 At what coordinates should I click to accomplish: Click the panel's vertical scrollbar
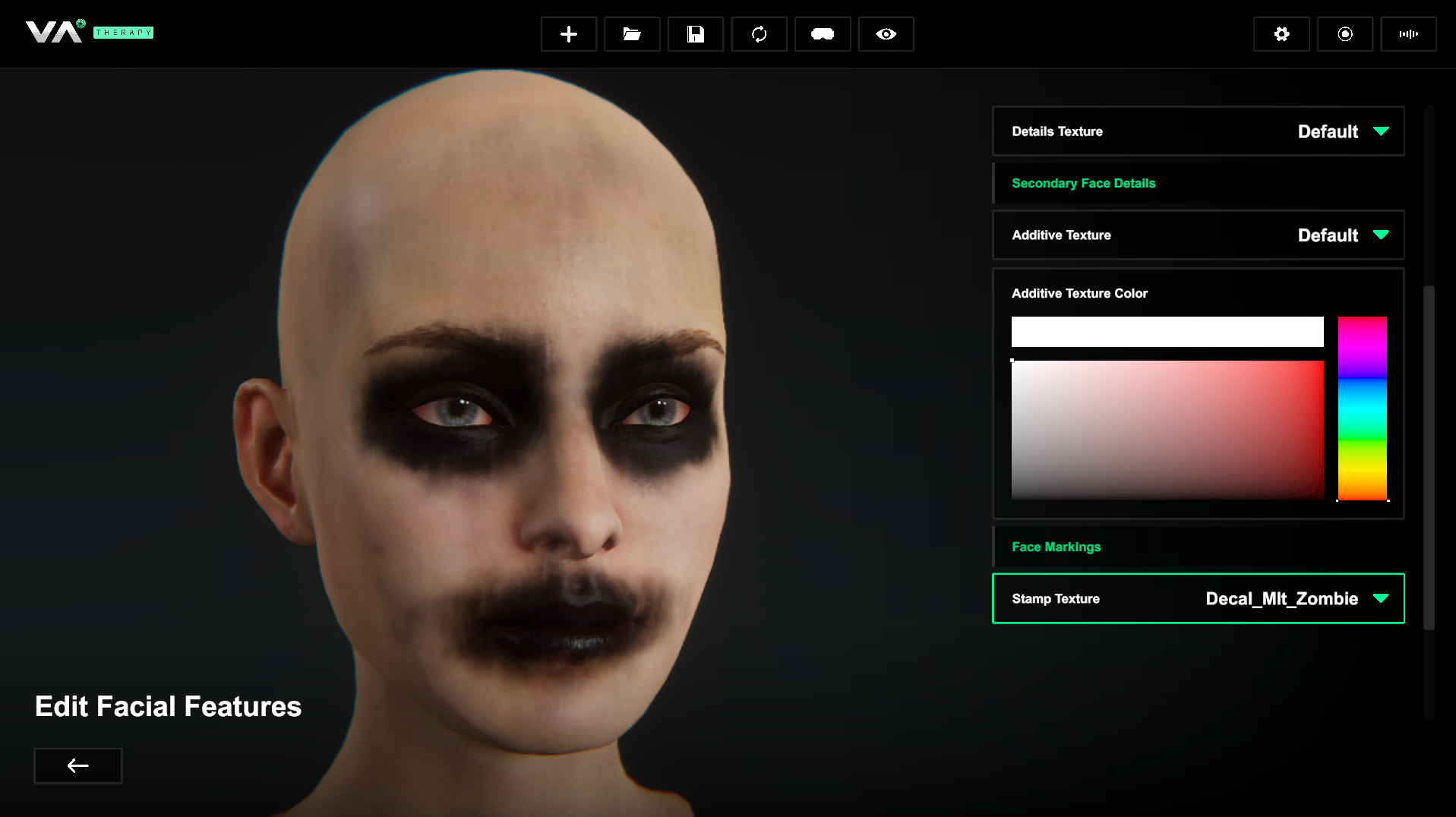pos(1429,457)
